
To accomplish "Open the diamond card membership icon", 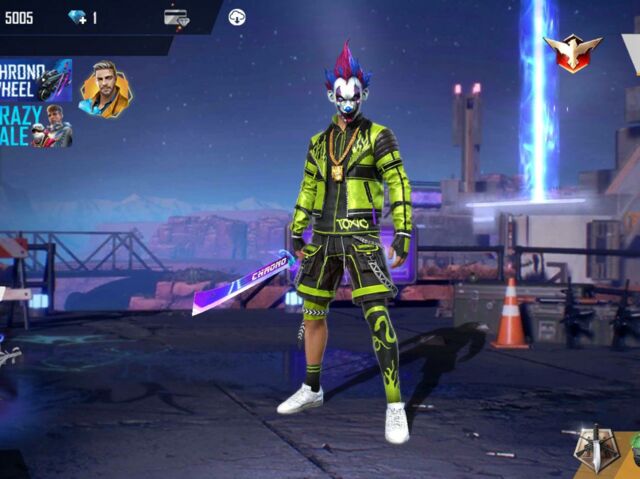I will coord(176,17).
